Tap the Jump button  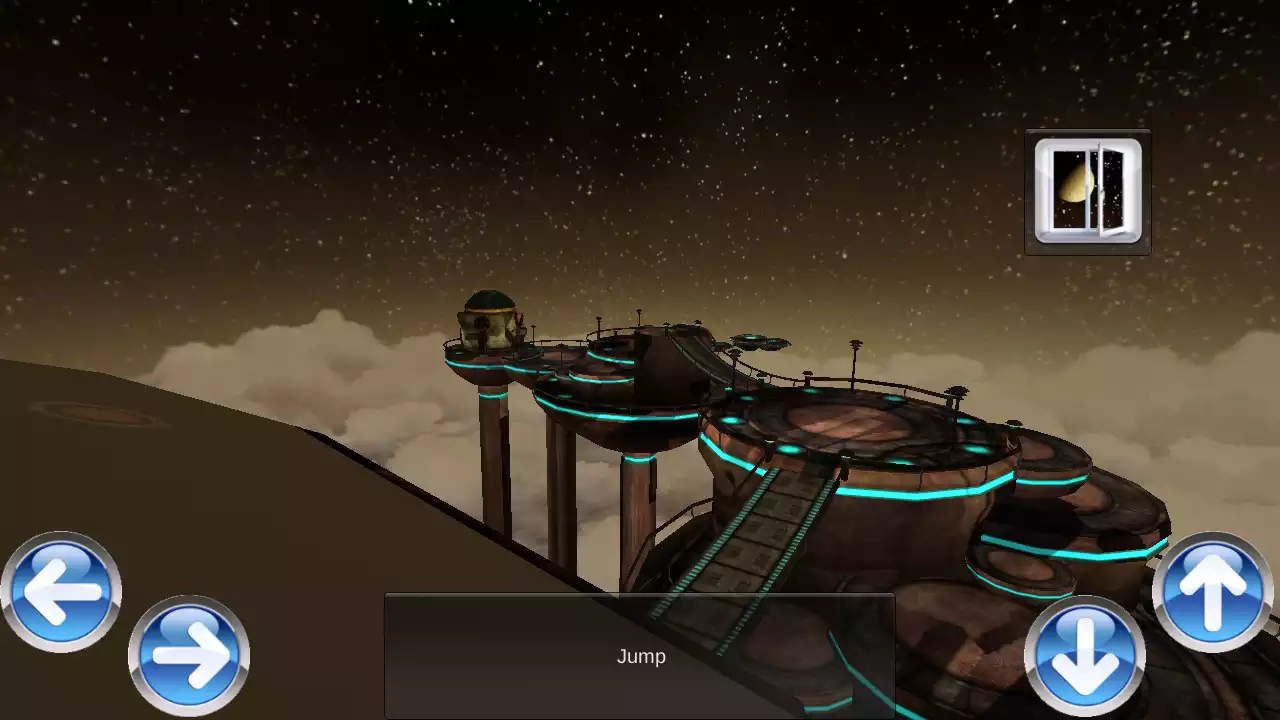point(640,656)
